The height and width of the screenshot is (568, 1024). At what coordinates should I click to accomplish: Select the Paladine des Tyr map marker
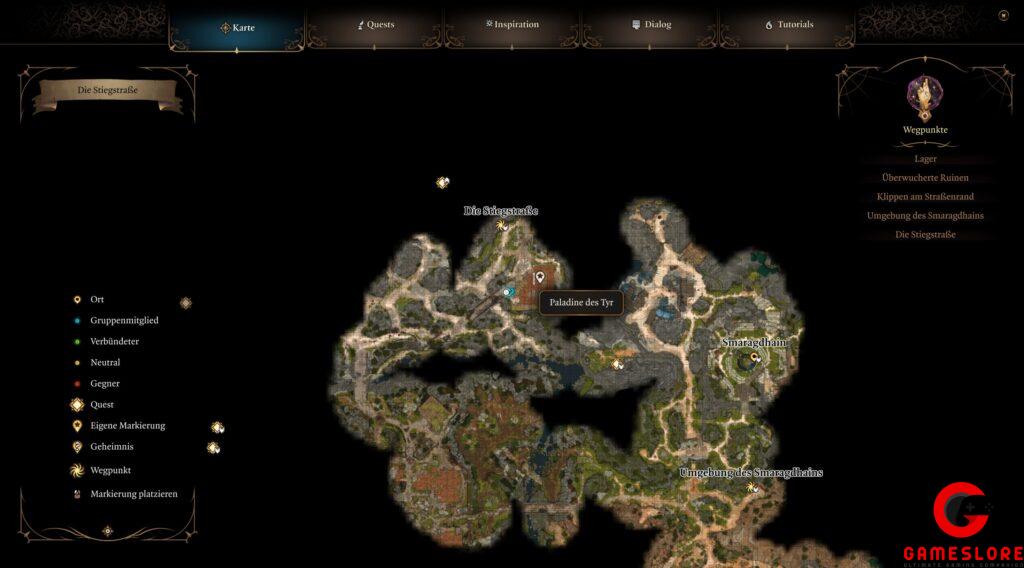tap(541, 277)
